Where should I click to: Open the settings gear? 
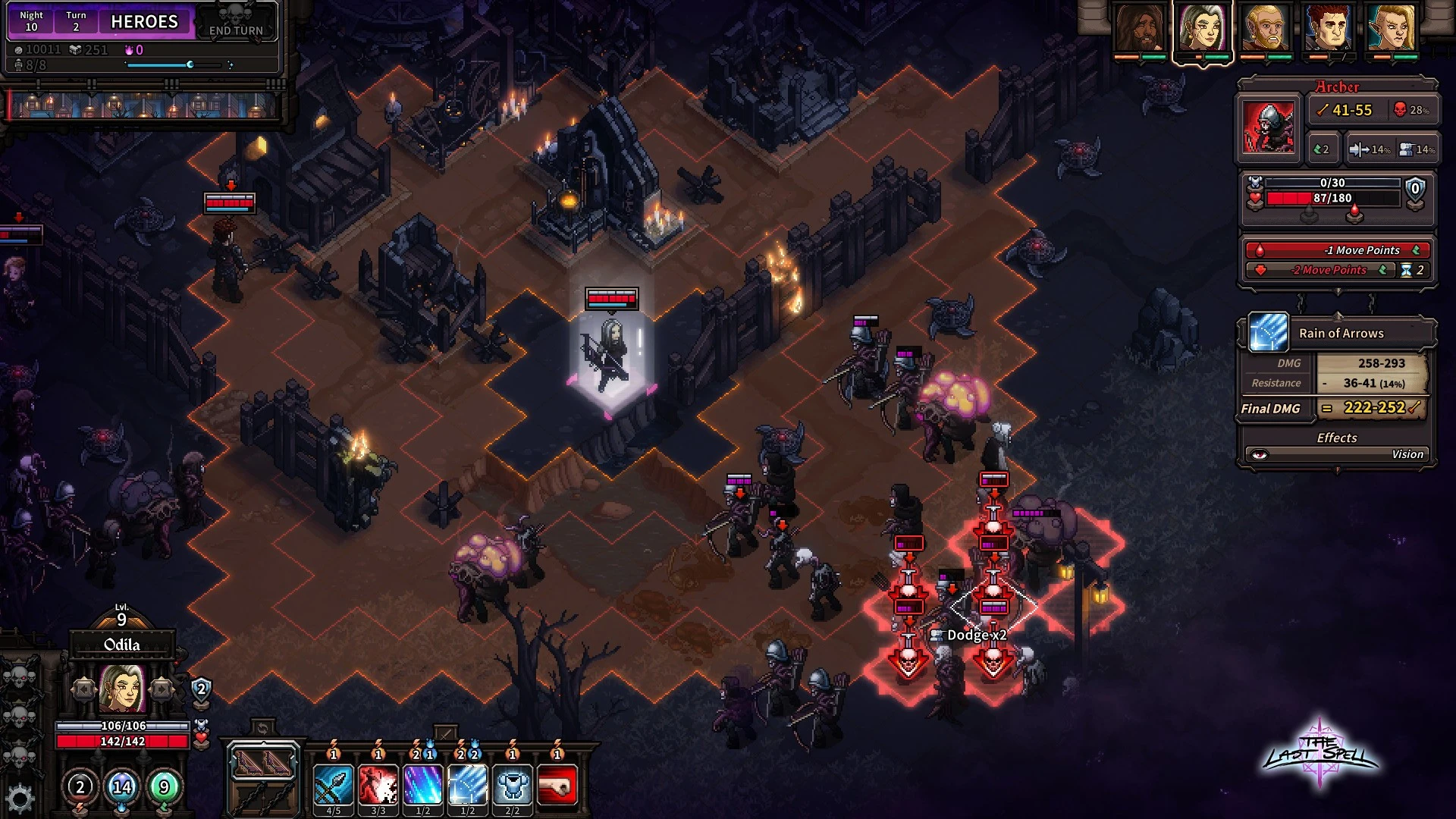coord(20,799)
